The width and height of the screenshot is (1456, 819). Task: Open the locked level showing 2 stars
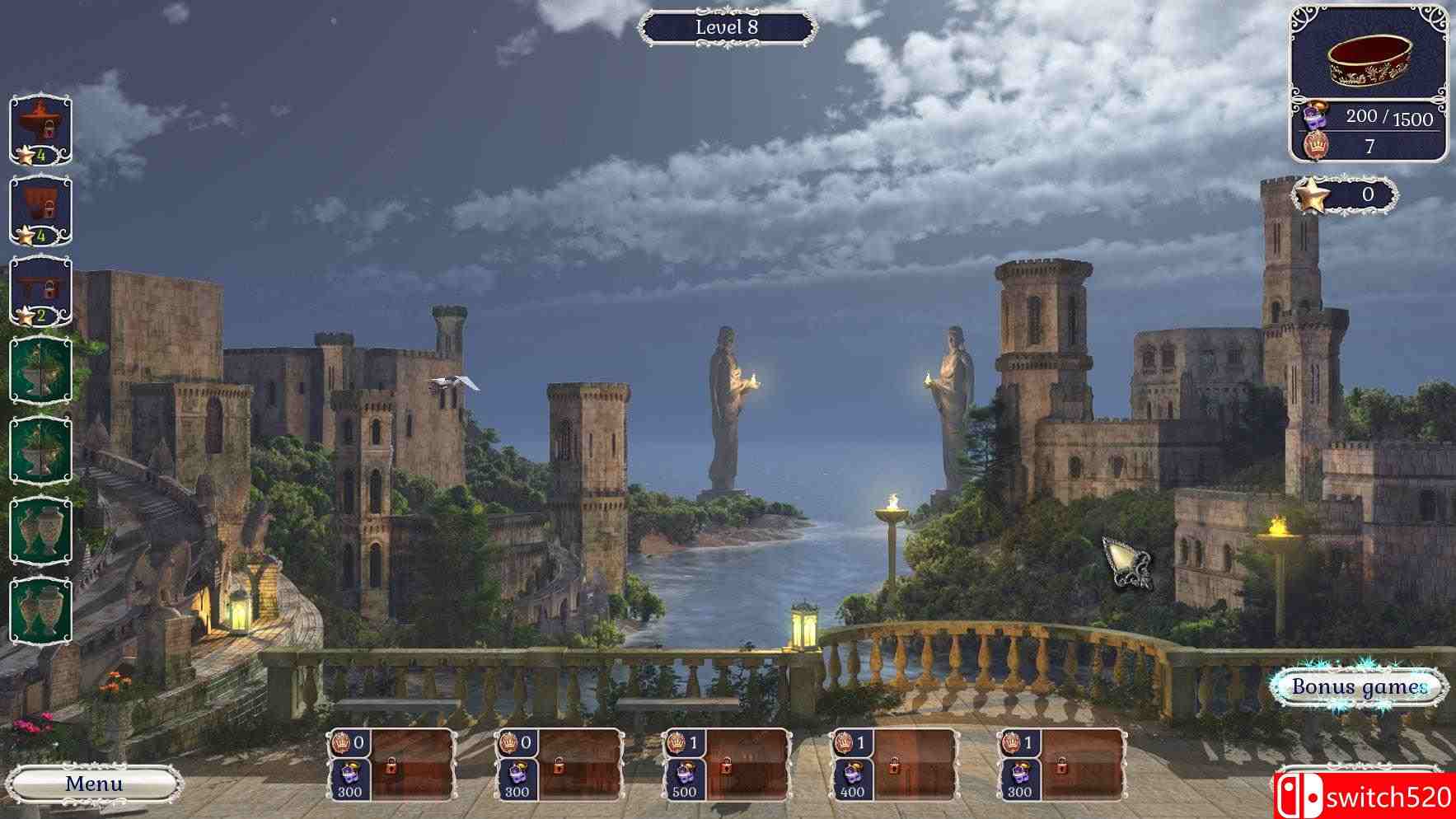40,288
